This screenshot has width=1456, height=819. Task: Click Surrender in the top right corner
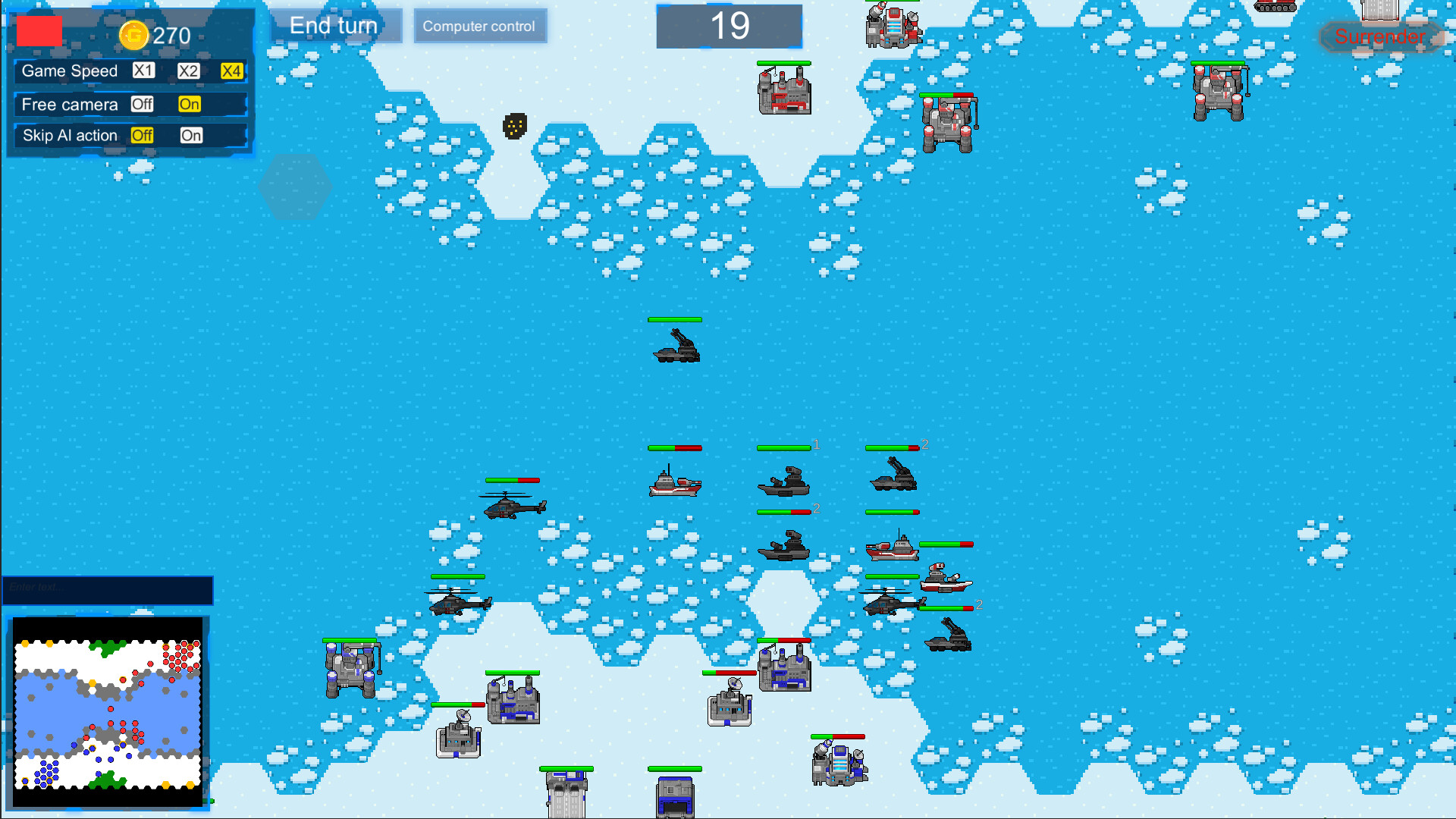click(1381, 36)
